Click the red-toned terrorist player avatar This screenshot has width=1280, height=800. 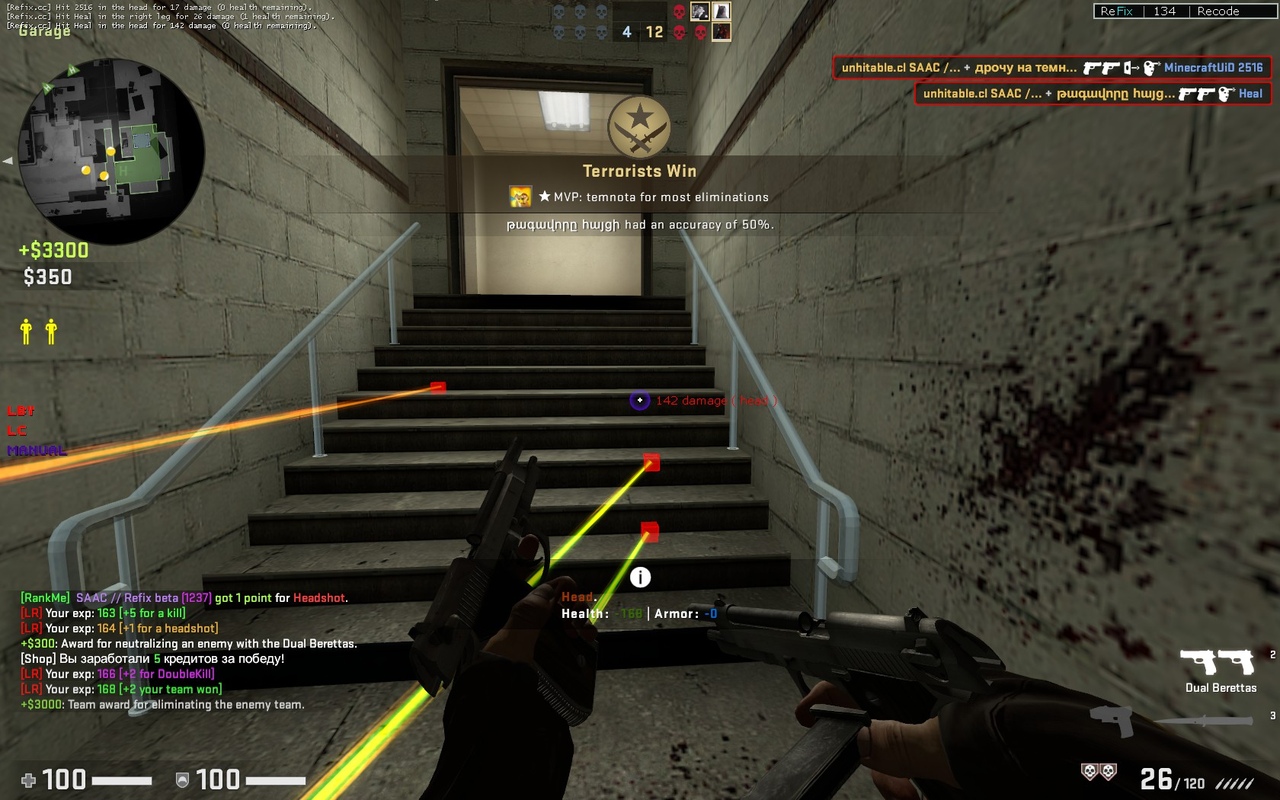tap(721, 32)
